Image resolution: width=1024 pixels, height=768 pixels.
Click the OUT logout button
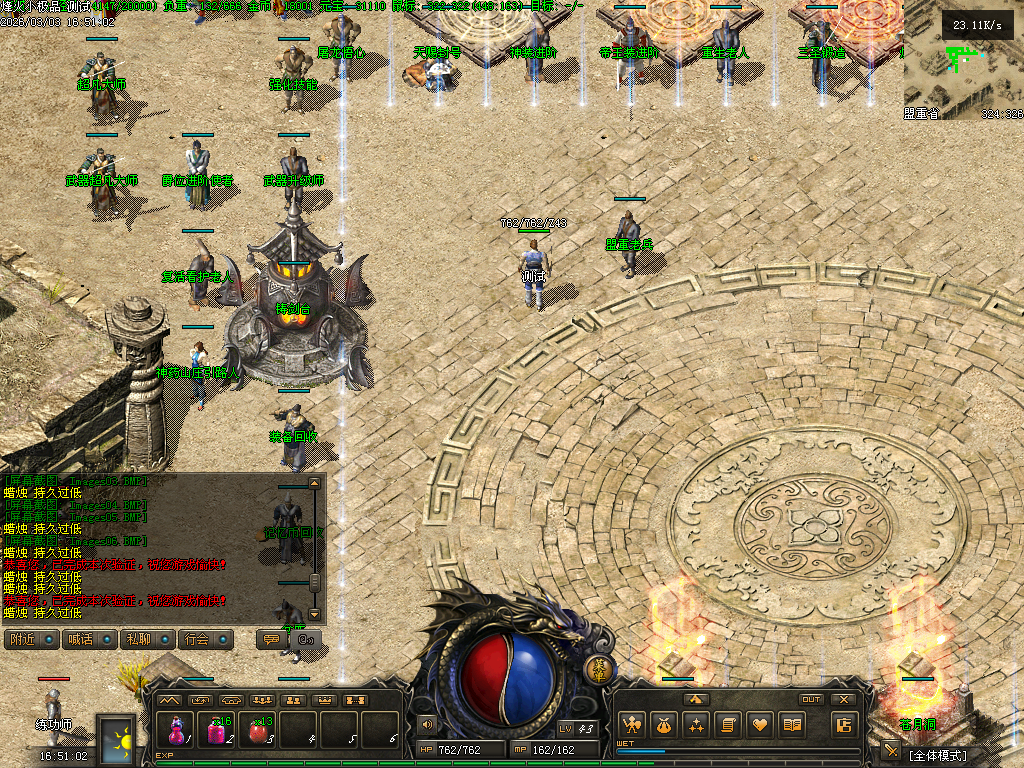(x=812, y=699)
